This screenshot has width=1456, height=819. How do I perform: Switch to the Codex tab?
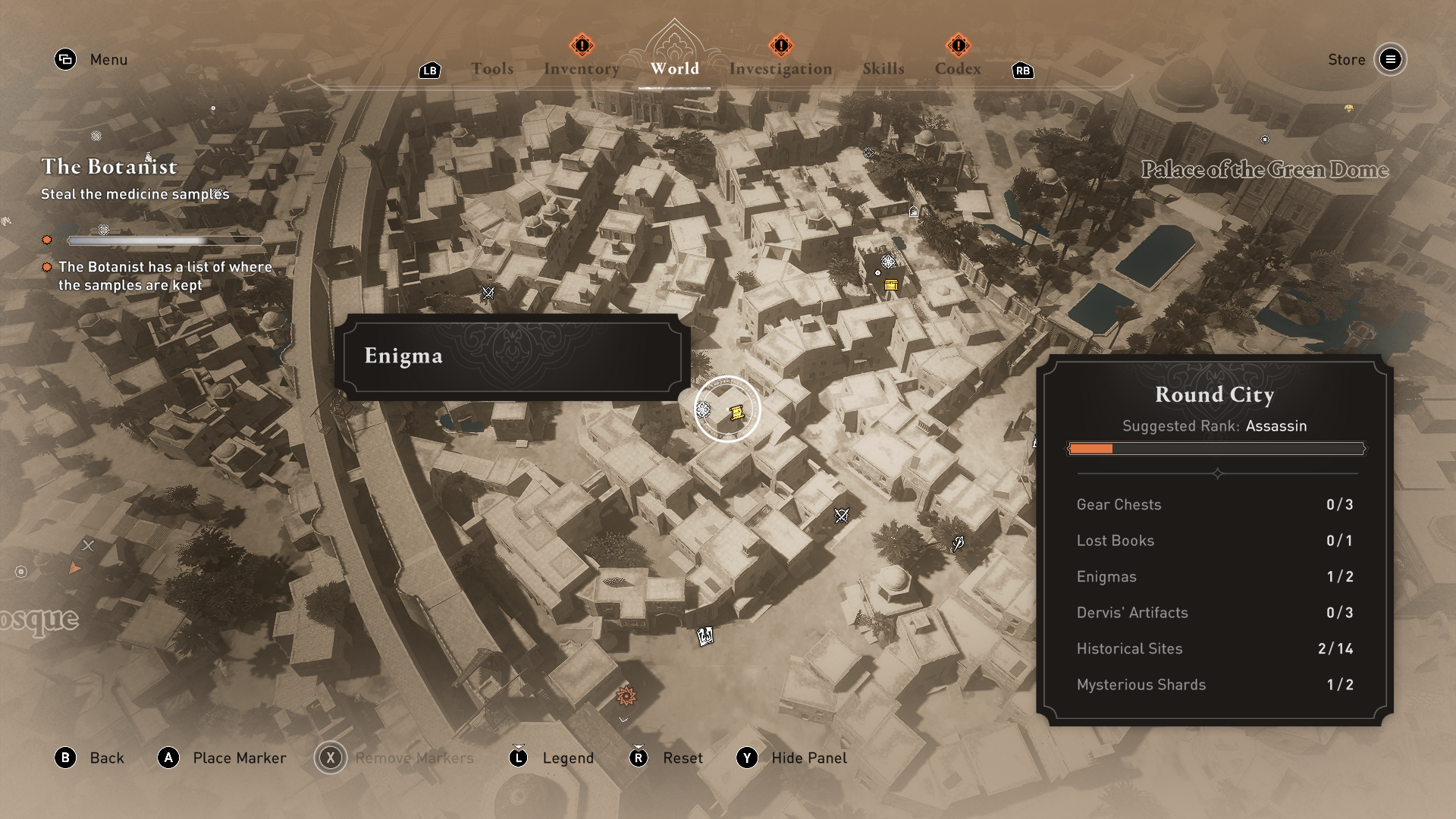coord(958,69)
